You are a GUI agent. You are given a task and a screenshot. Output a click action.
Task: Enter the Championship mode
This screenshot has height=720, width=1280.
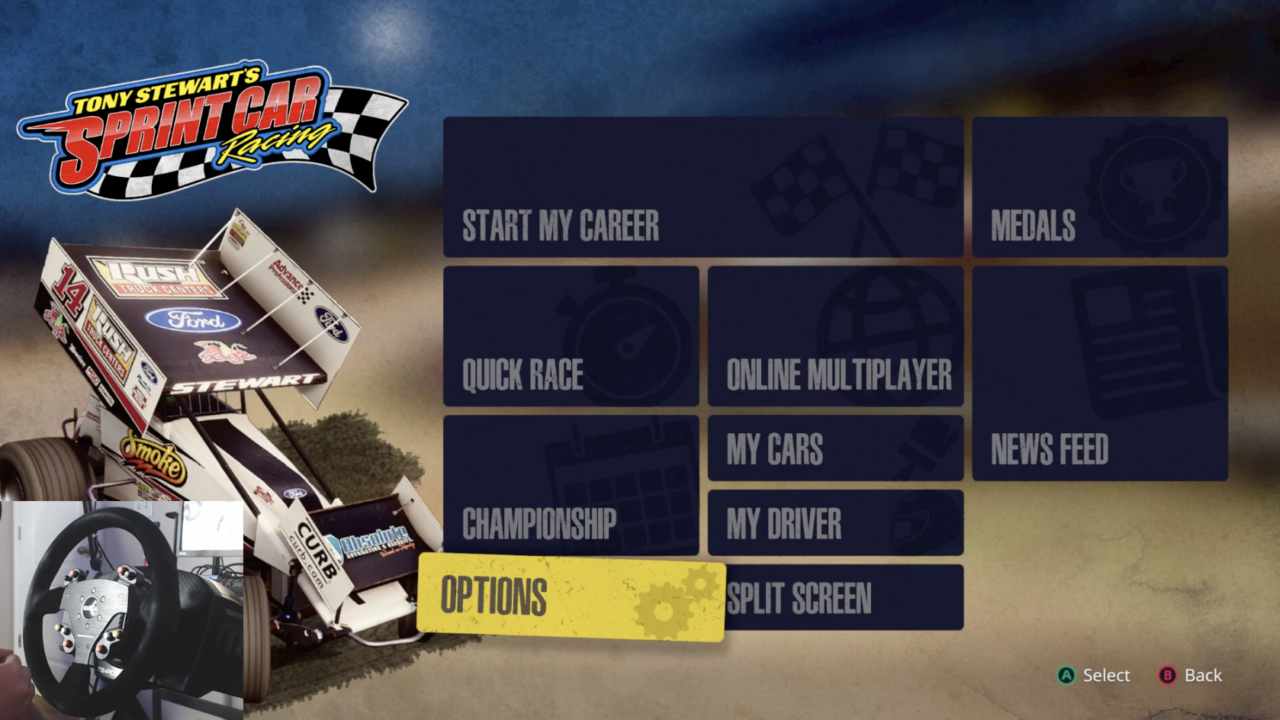570,485
